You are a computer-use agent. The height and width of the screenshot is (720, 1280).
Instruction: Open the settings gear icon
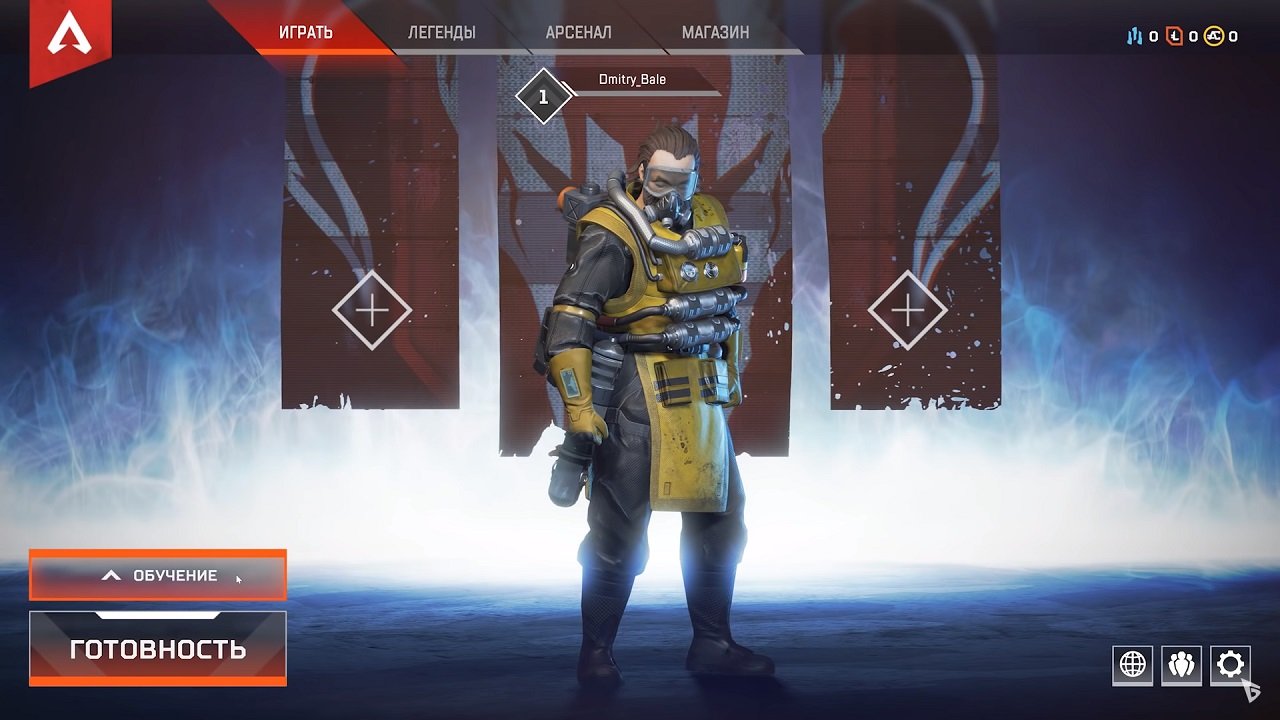click(x=1231, y=663)
